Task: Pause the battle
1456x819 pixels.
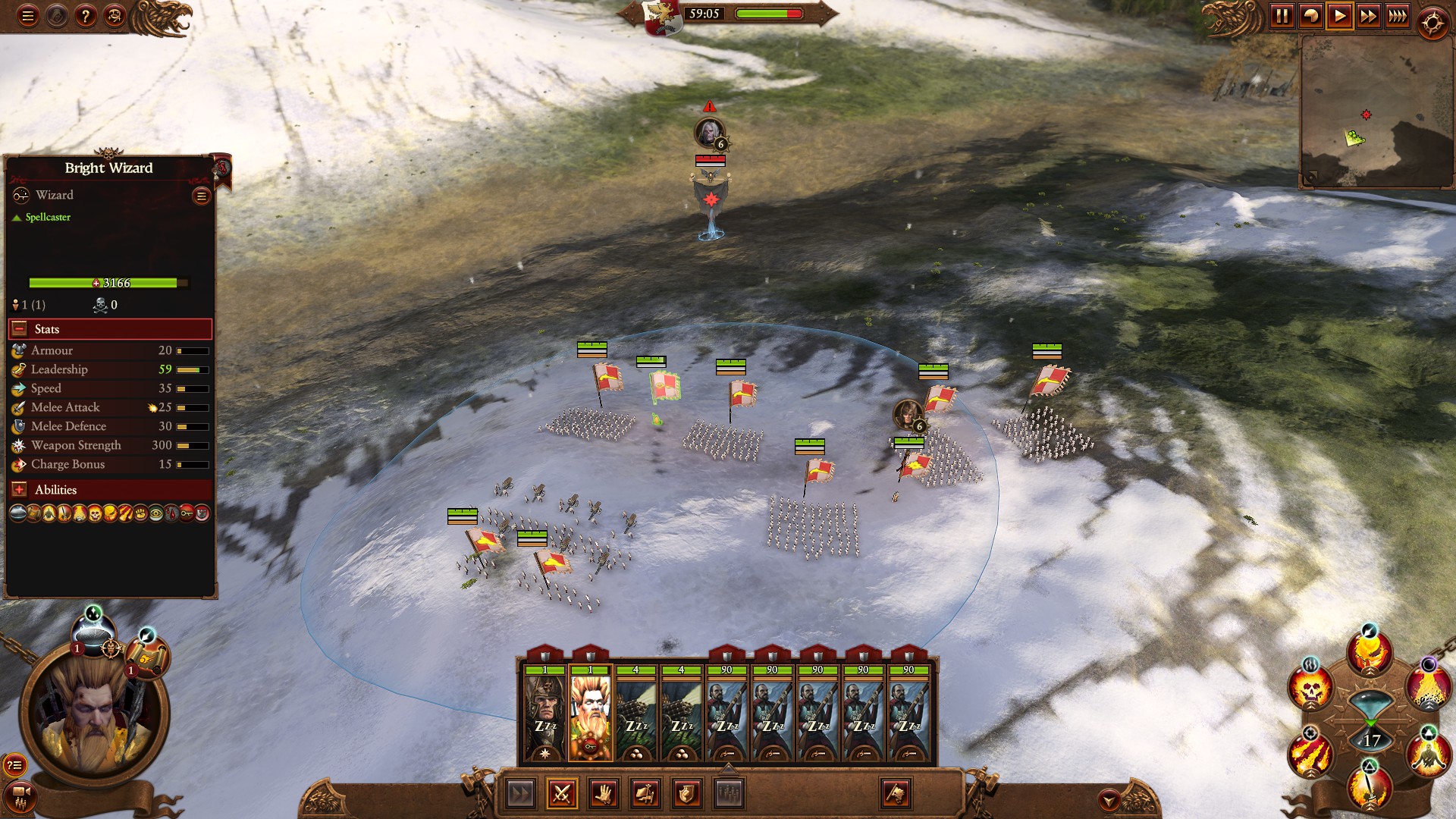Action: 1282,17
